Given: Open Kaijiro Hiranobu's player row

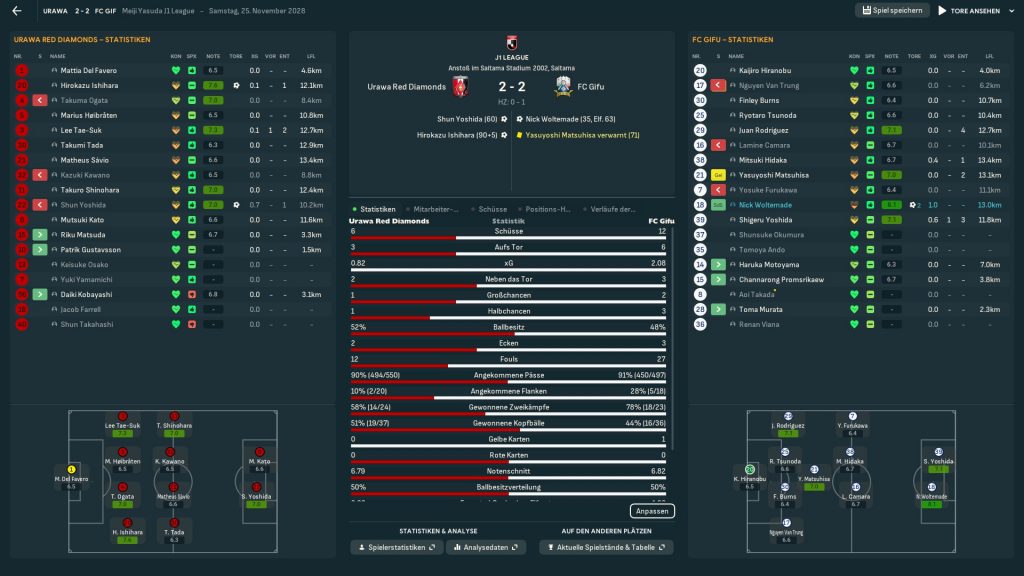Looking at the screenshot, I should 765,71.
